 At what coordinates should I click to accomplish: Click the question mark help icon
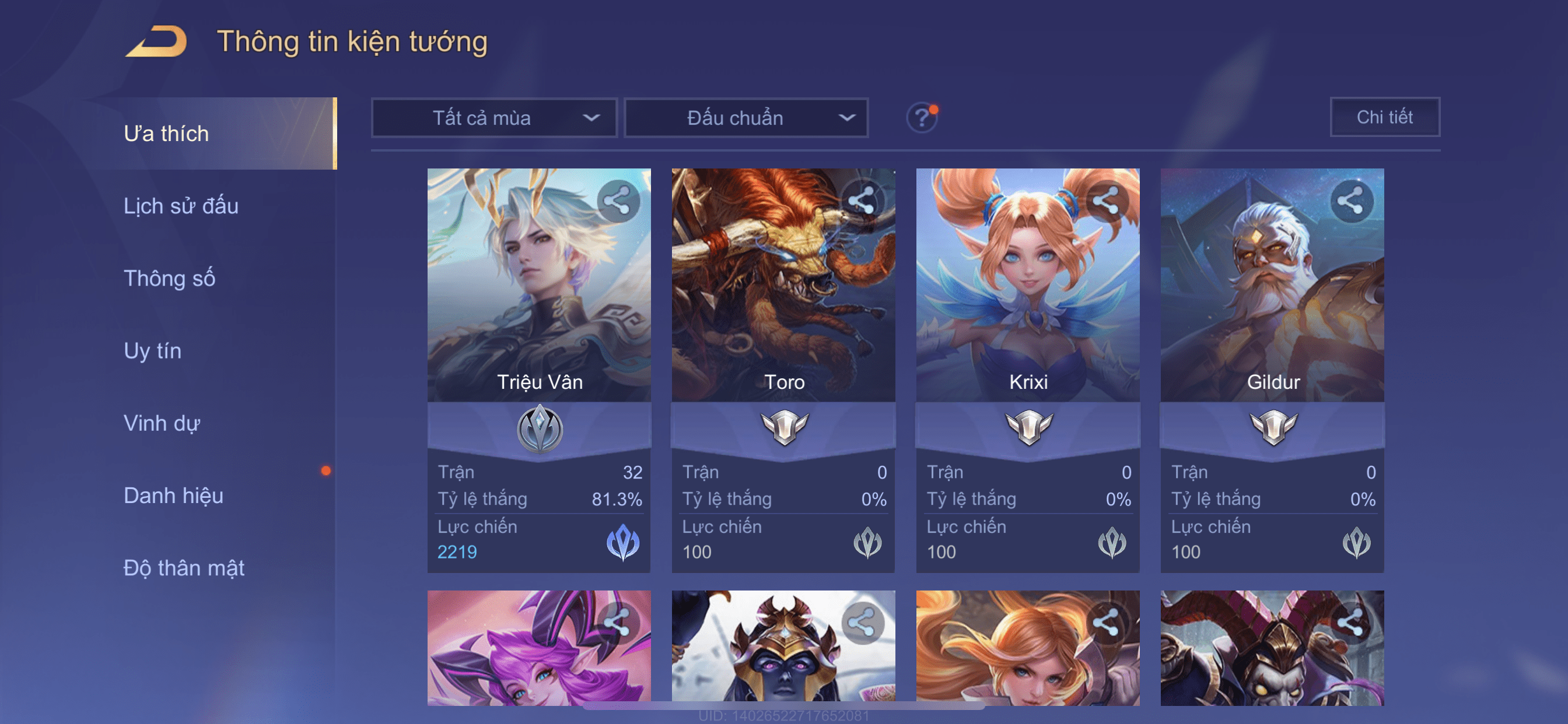coord(922,117)
